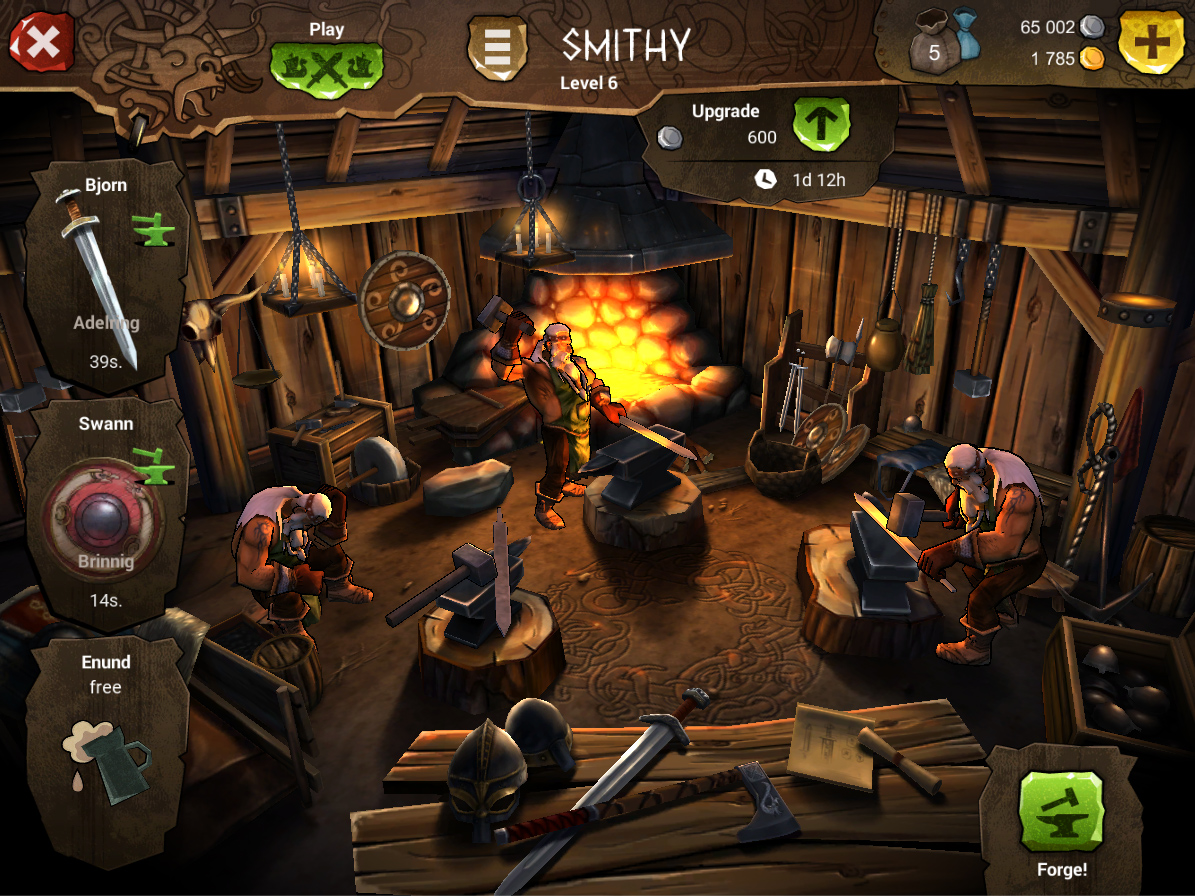This screenshot has width=1195, height=896.
Task: Close the Smithy screen with the red X
Action: tap(41, 41)
